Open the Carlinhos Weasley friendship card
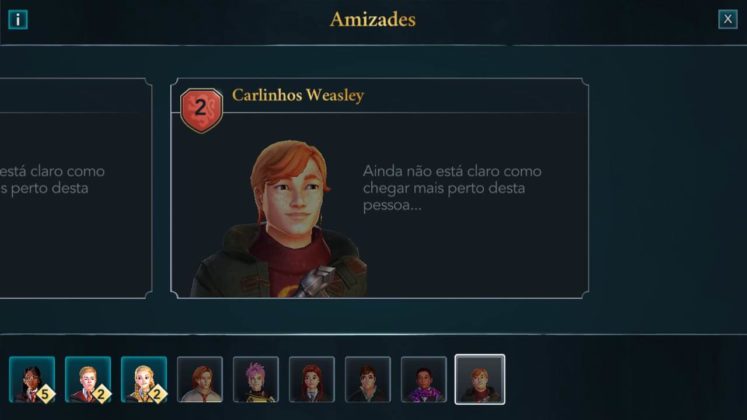This screenshot has height=420, width=747. coord(379,188)
